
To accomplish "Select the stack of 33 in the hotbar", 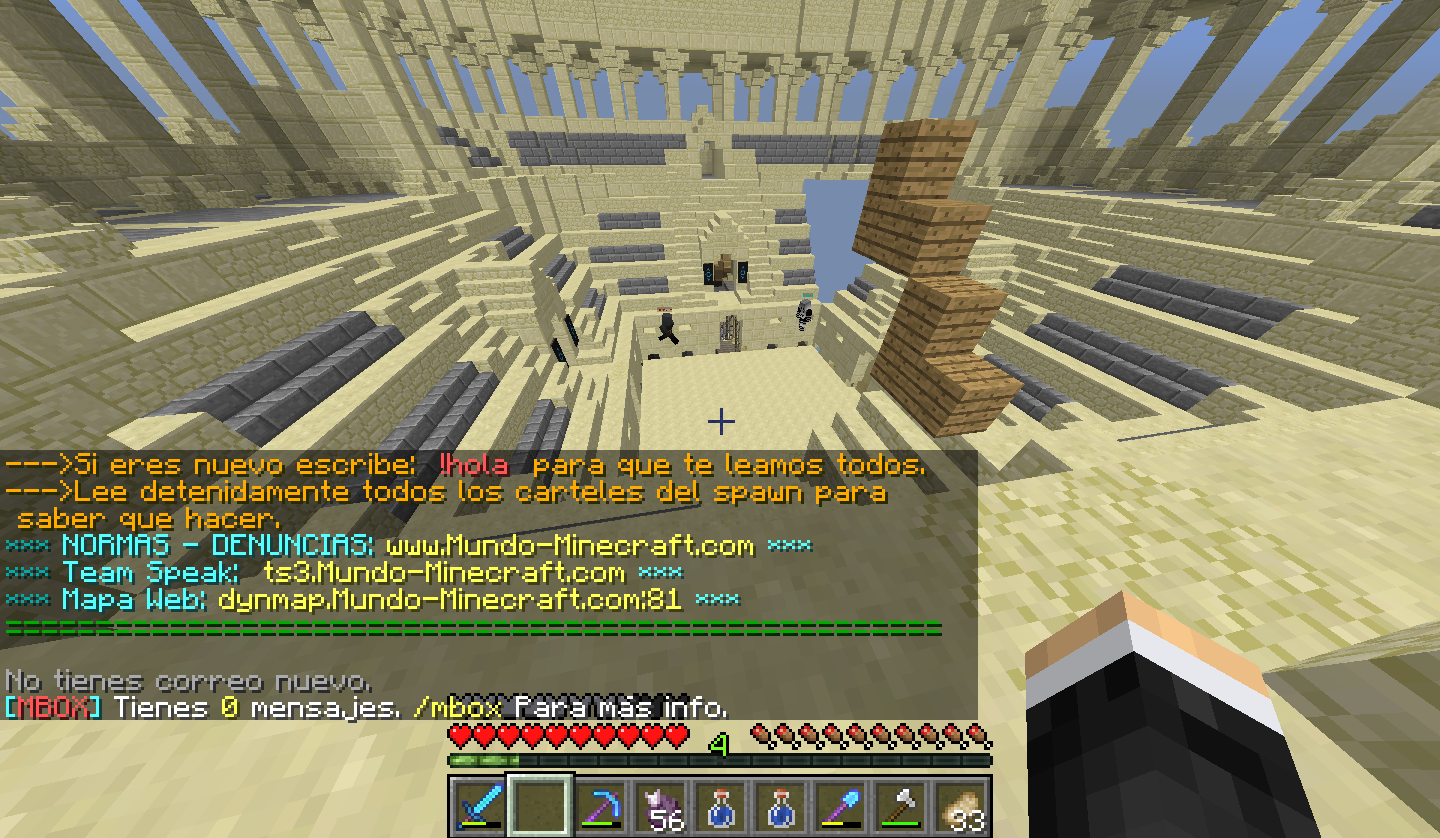I will tap(961, 806).
